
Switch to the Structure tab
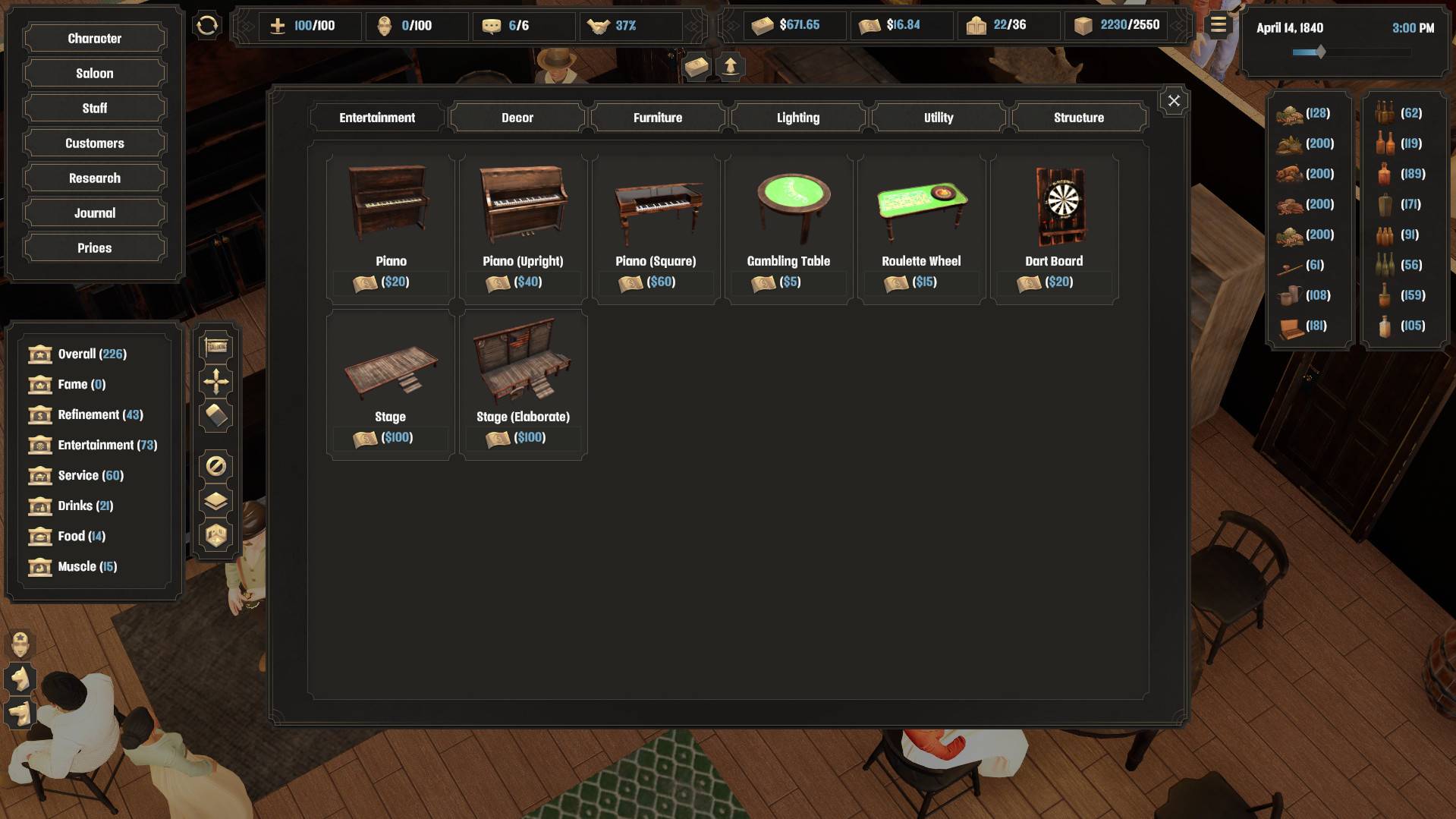1078,118
